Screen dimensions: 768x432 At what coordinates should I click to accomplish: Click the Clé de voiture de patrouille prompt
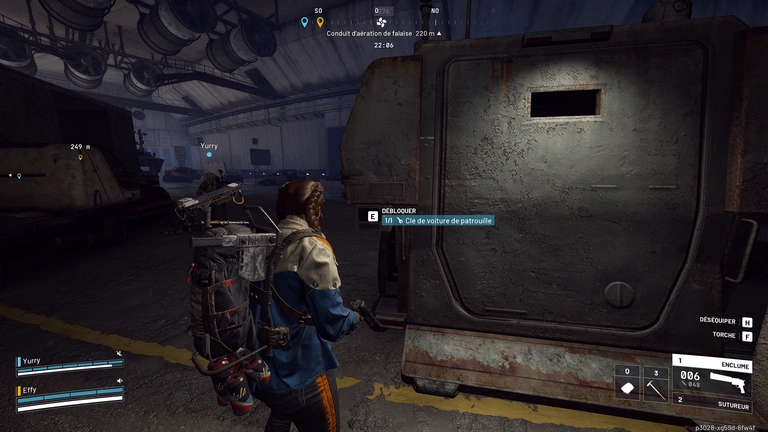coord(437,220)
